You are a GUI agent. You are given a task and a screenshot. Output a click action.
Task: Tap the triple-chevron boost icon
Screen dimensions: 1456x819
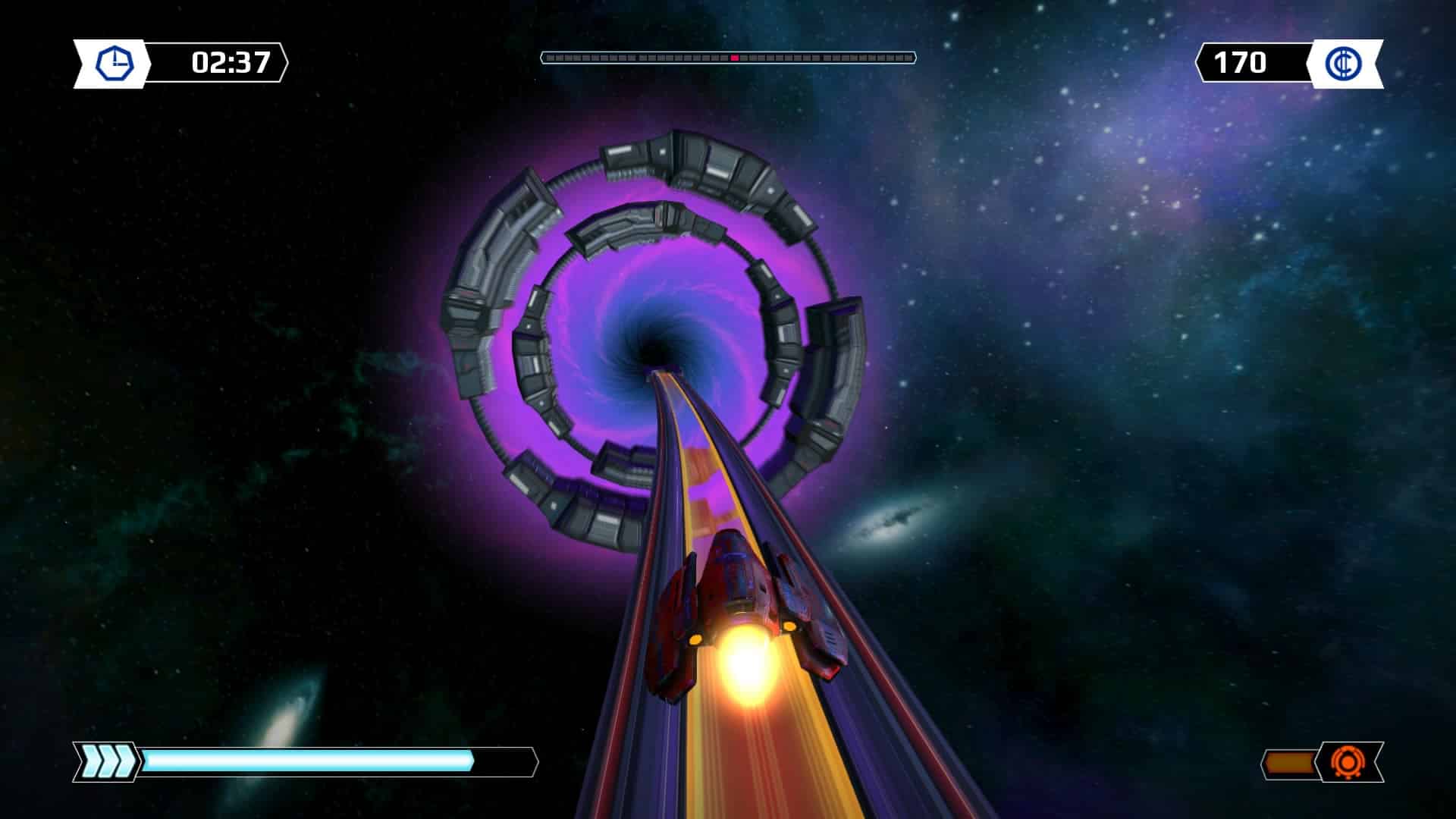105,761
